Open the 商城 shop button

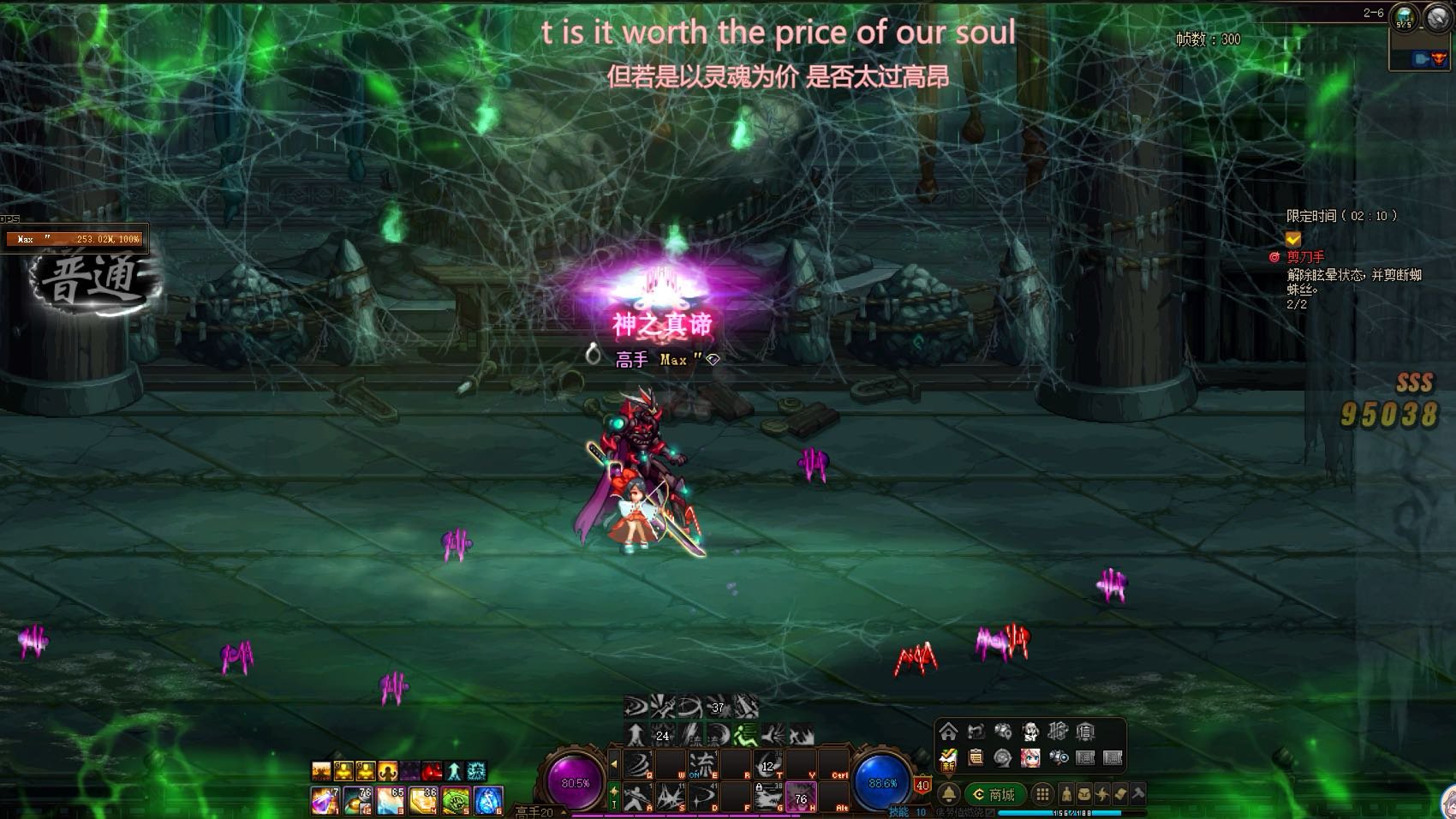click(x=994, y=794)
